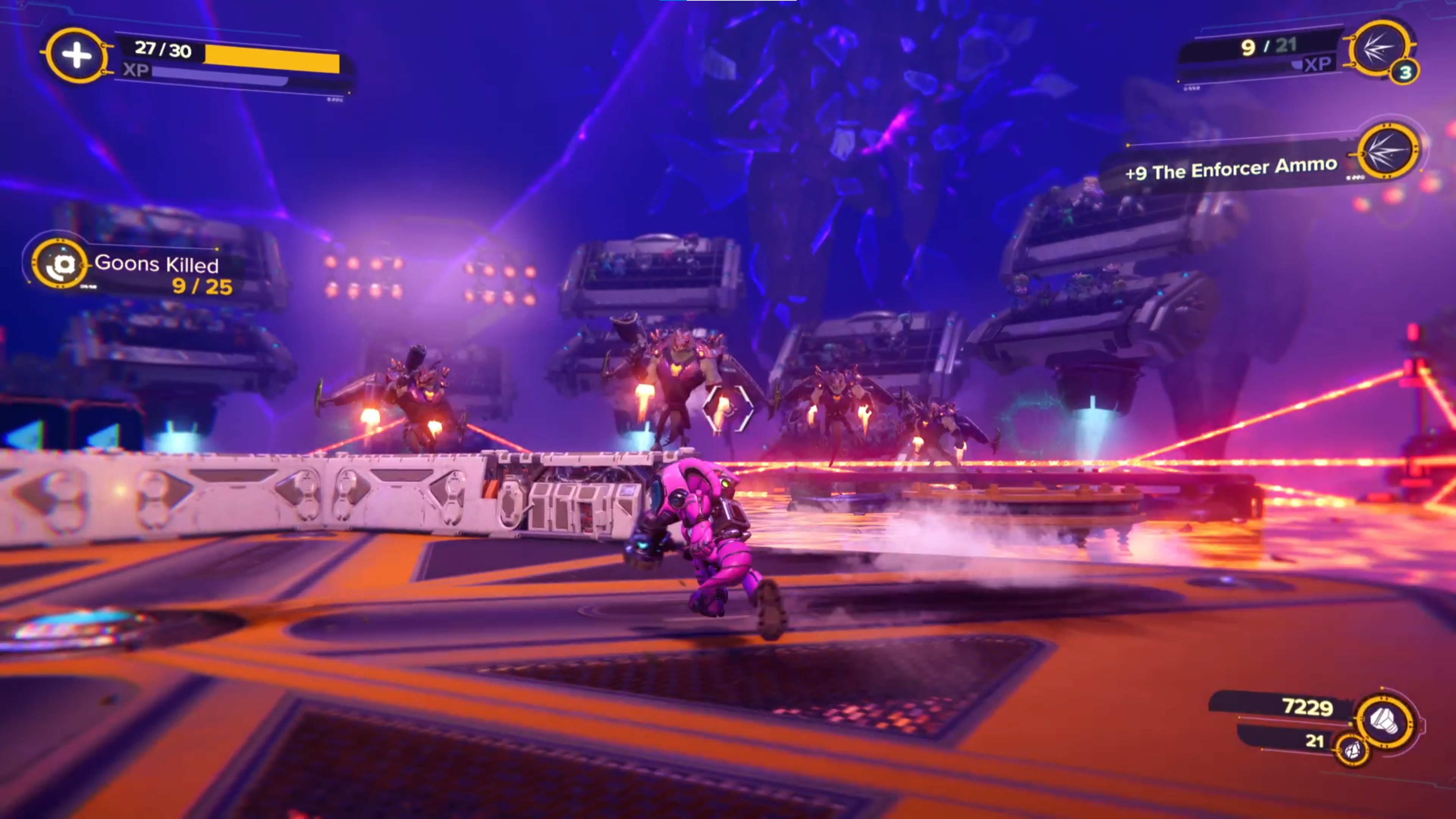Expand the Goons Killed 9/25 objective panel

click(158, 274)
